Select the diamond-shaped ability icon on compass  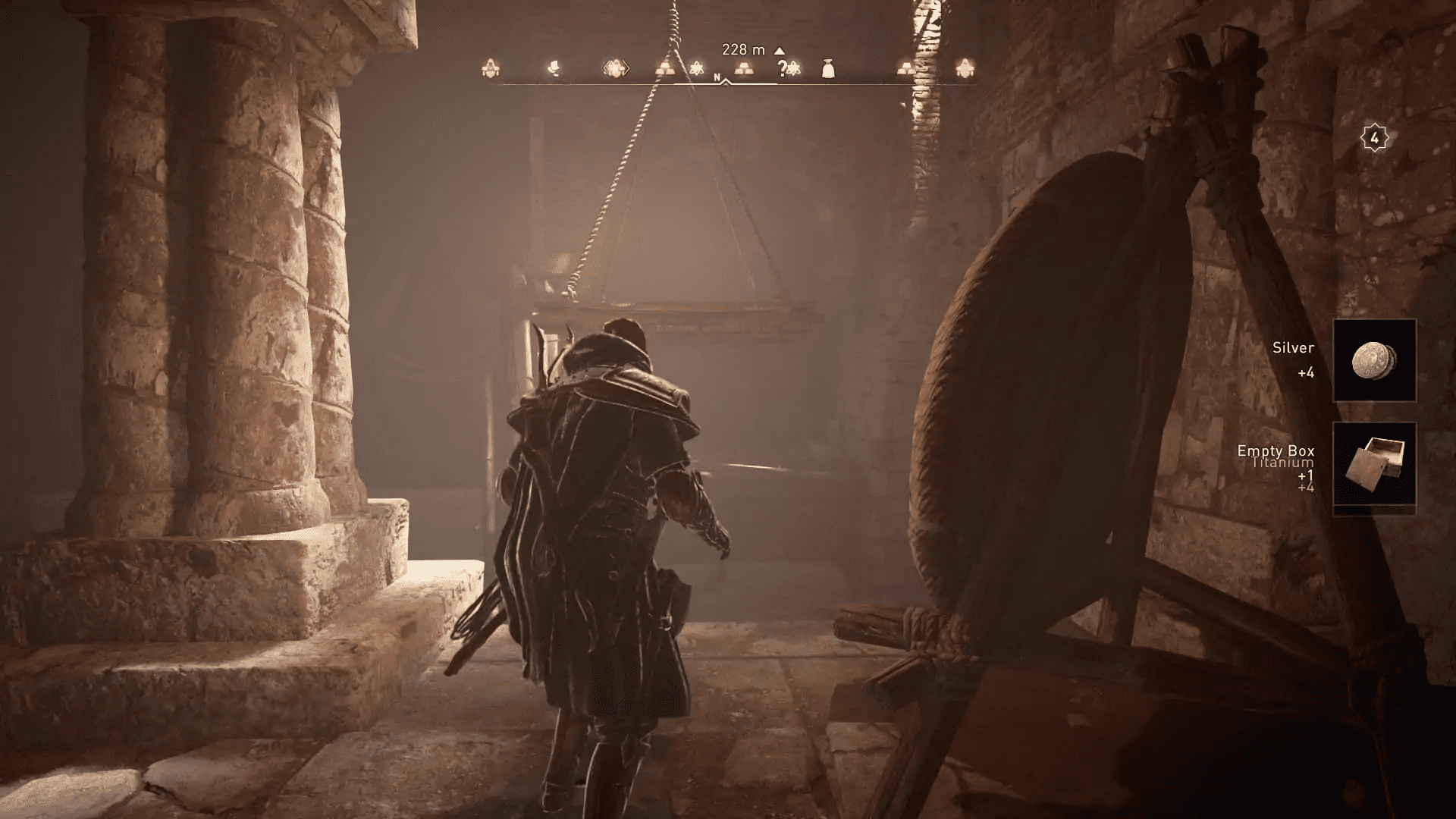point(617,68)
